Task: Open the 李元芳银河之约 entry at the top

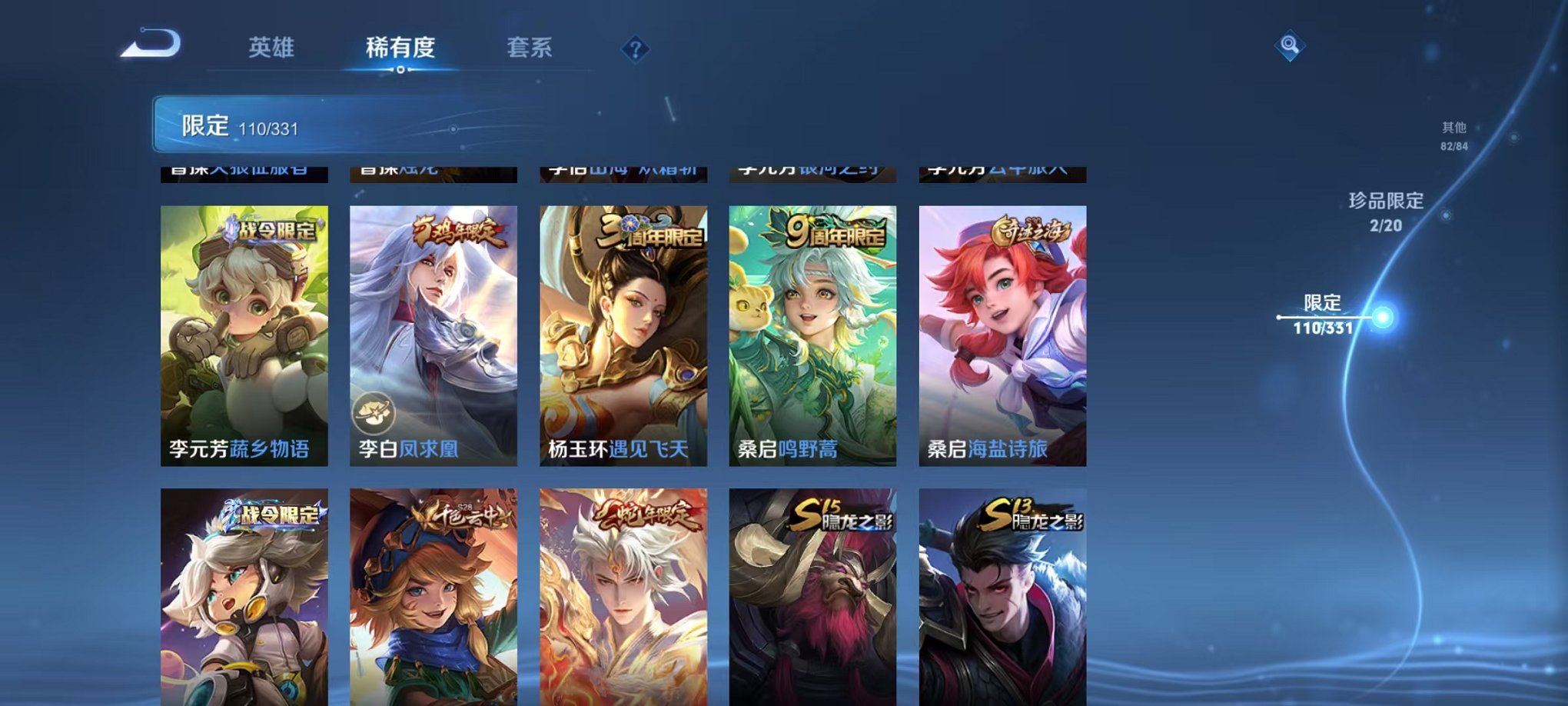Action: click(812, 170)
